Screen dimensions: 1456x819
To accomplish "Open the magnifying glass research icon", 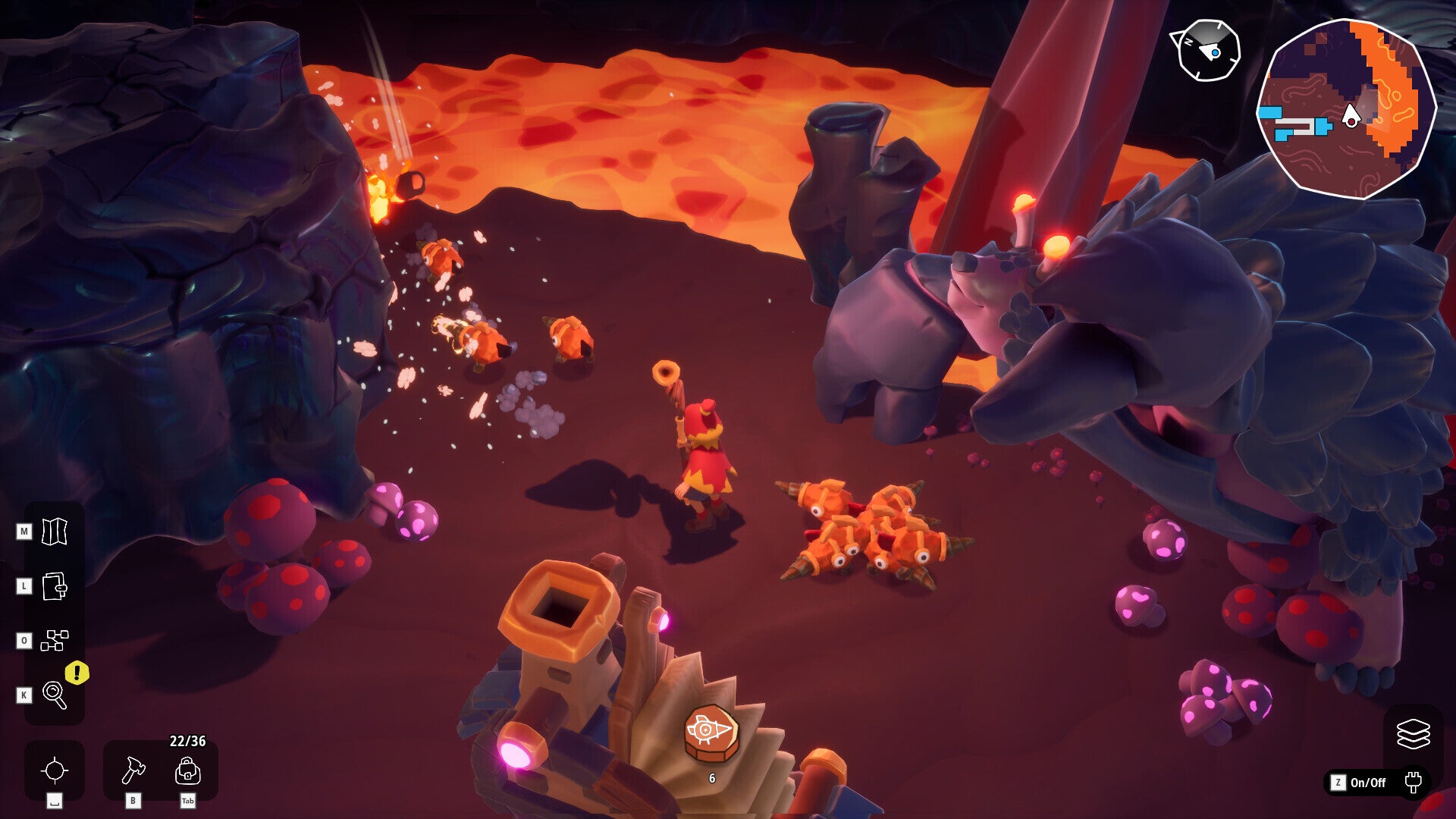I will click(54, 695).
